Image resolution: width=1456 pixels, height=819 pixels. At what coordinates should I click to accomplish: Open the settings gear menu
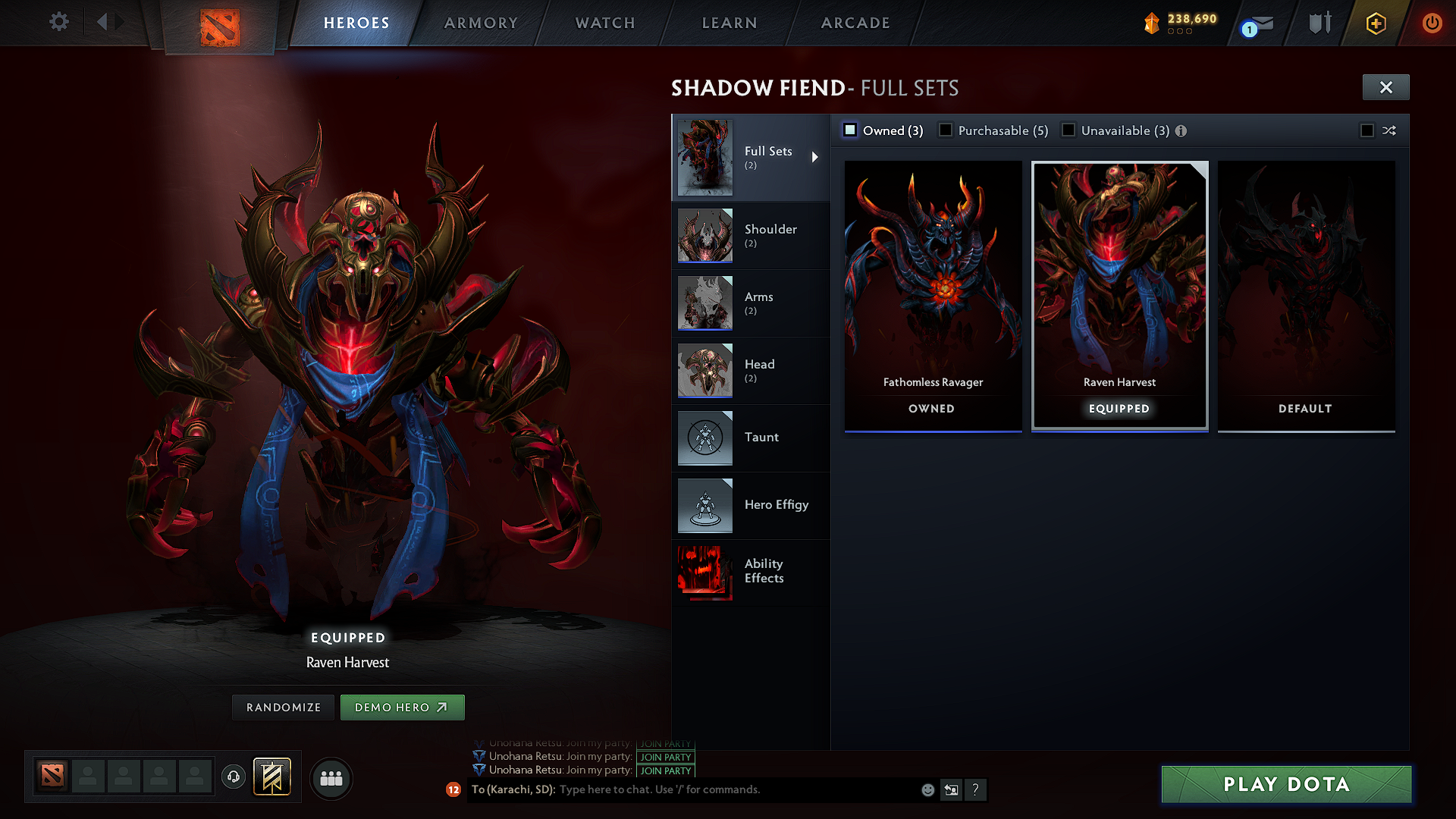58,22
